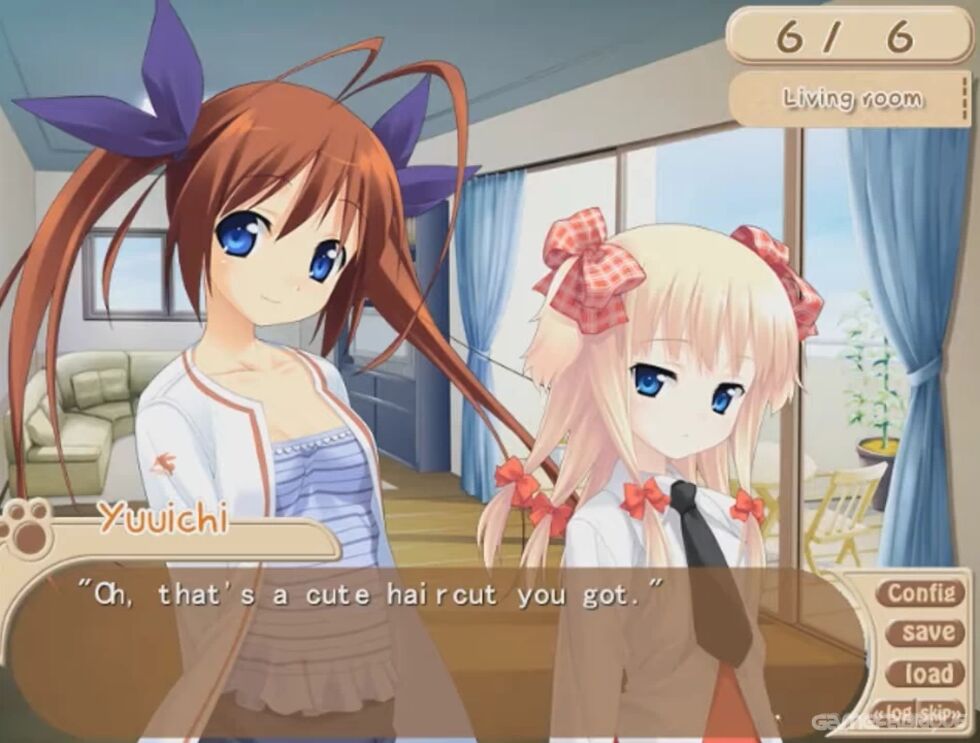Image resolution: width=980 pixels, height=743 pixels.
Task: Open the load game screen
Action: coord(927,673)
